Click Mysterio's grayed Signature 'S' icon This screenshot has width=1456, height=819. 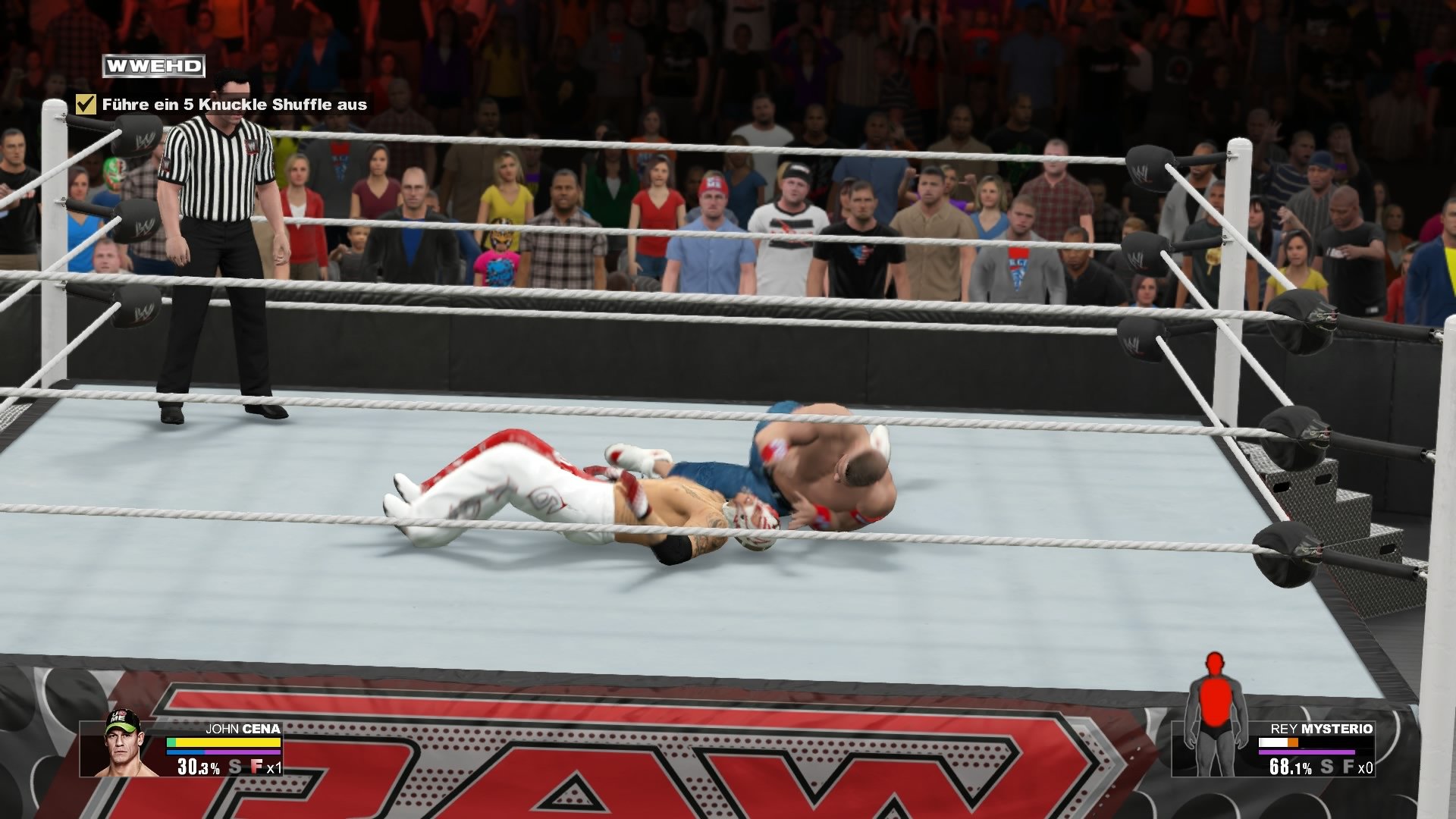click(1326, 768)
